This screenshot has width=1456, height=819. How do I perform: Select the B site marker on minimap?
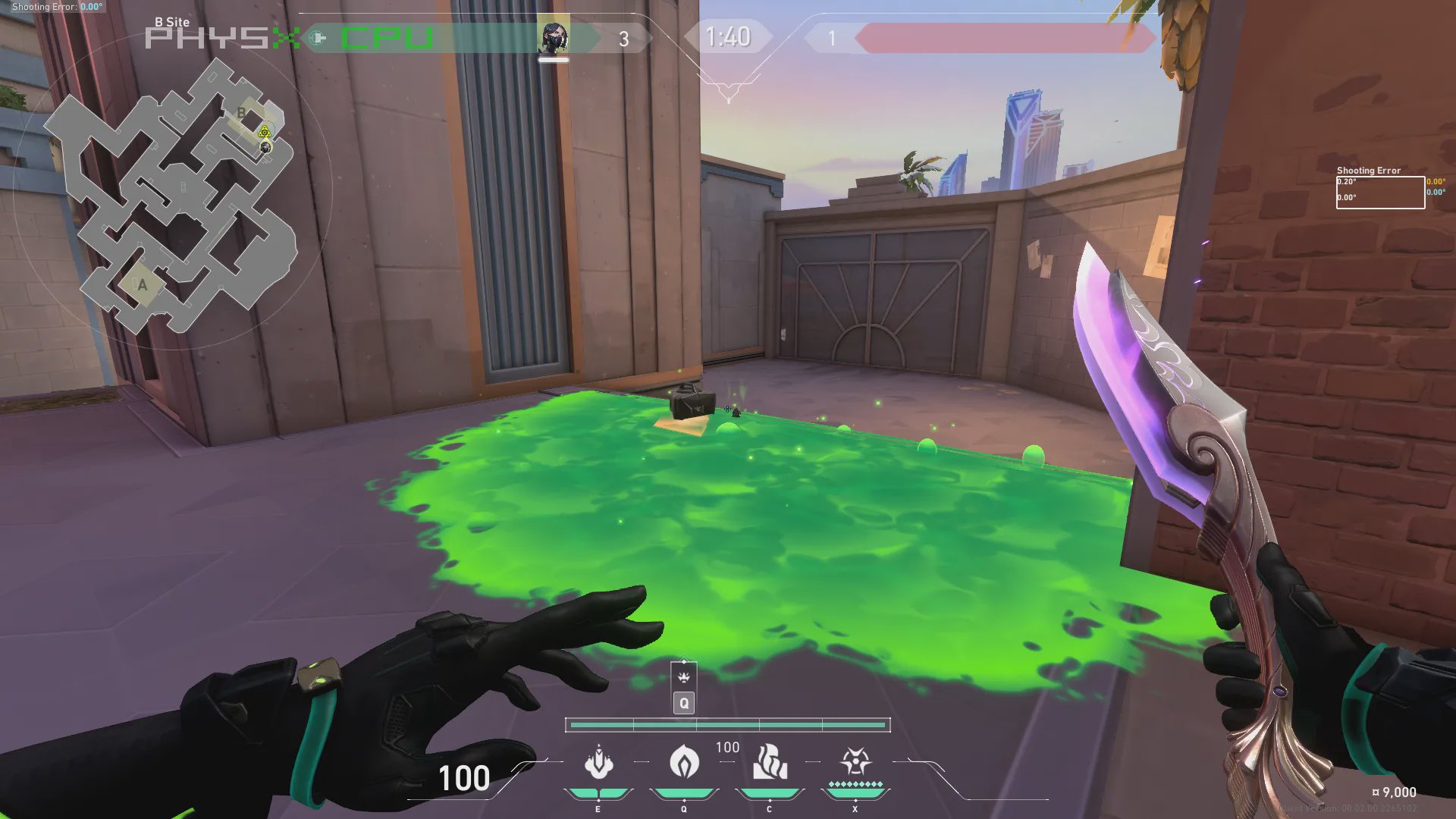tap(242, 113)
